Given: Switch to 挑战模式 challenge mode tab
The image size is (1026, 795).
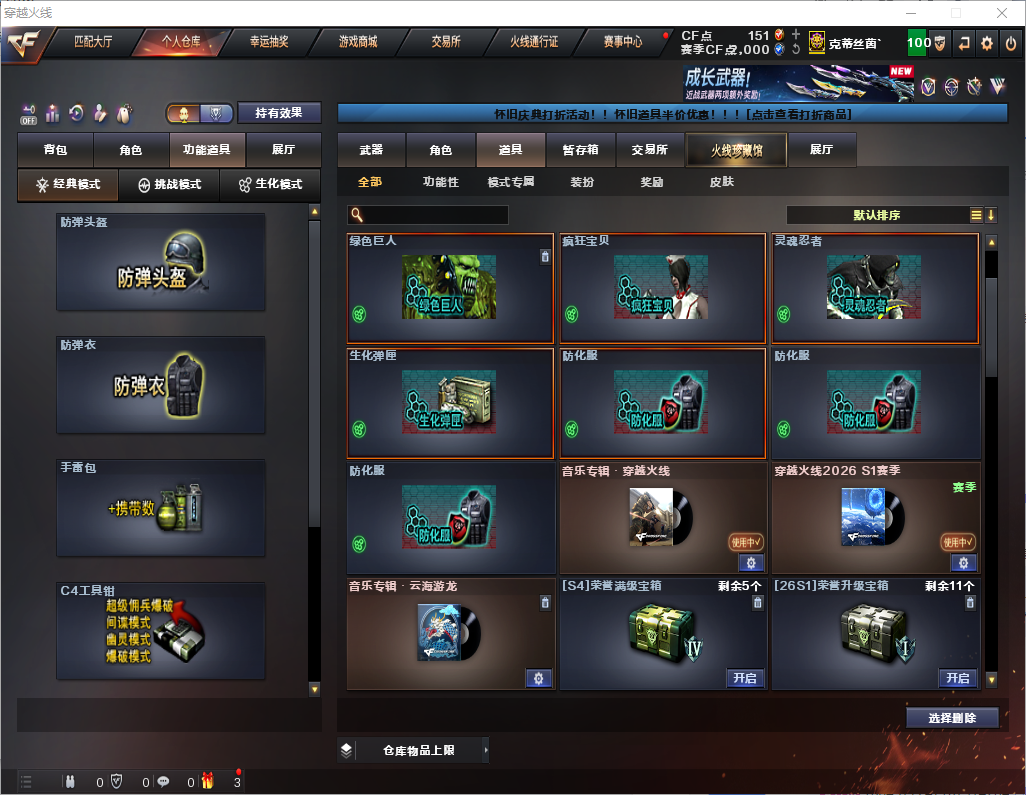Looking at the screenshot, I should pyautogui.click(x=169, y=185).
